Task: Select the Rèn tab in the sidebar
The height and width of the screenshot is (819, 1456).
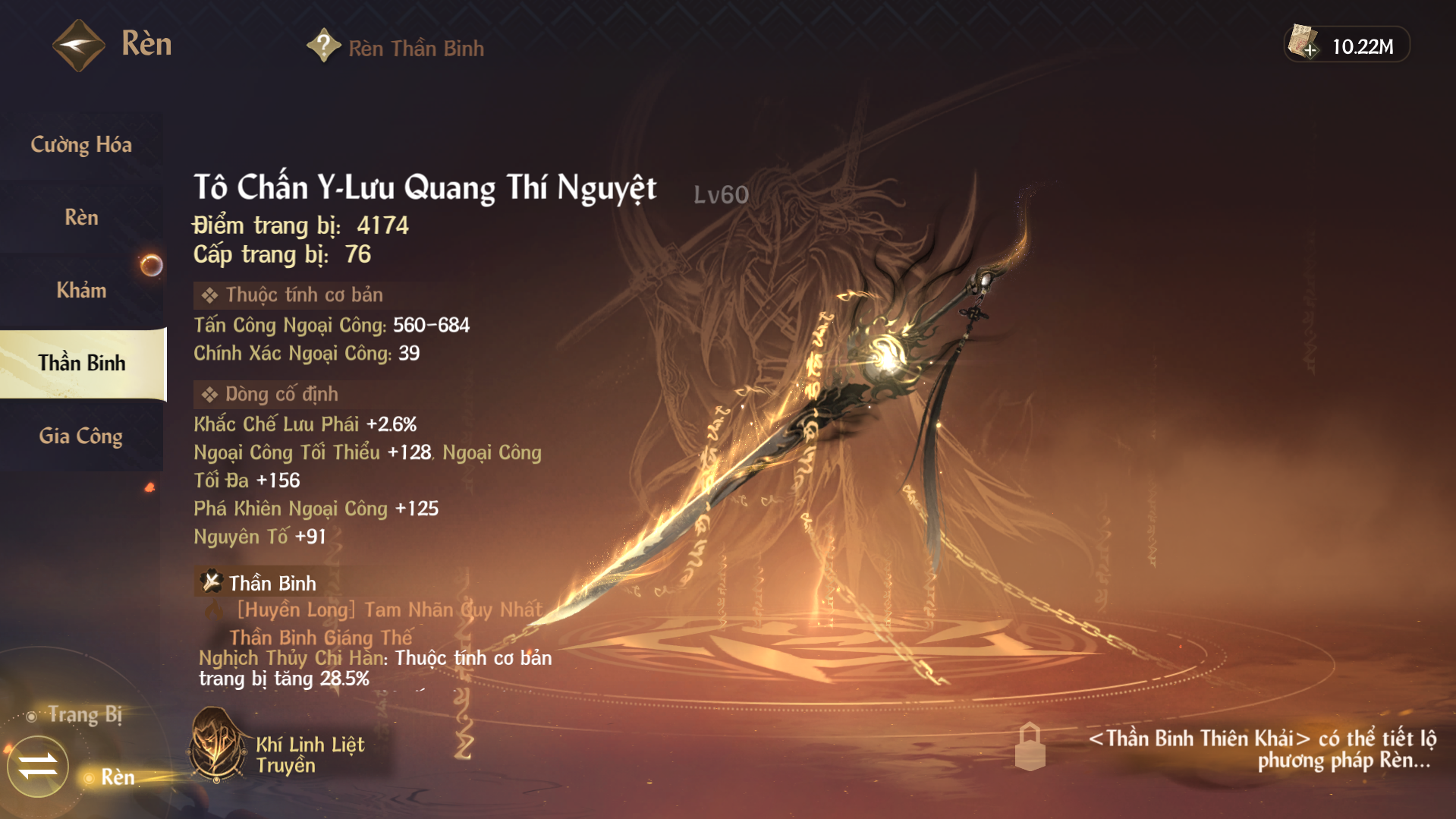Action: click(81, 217)
